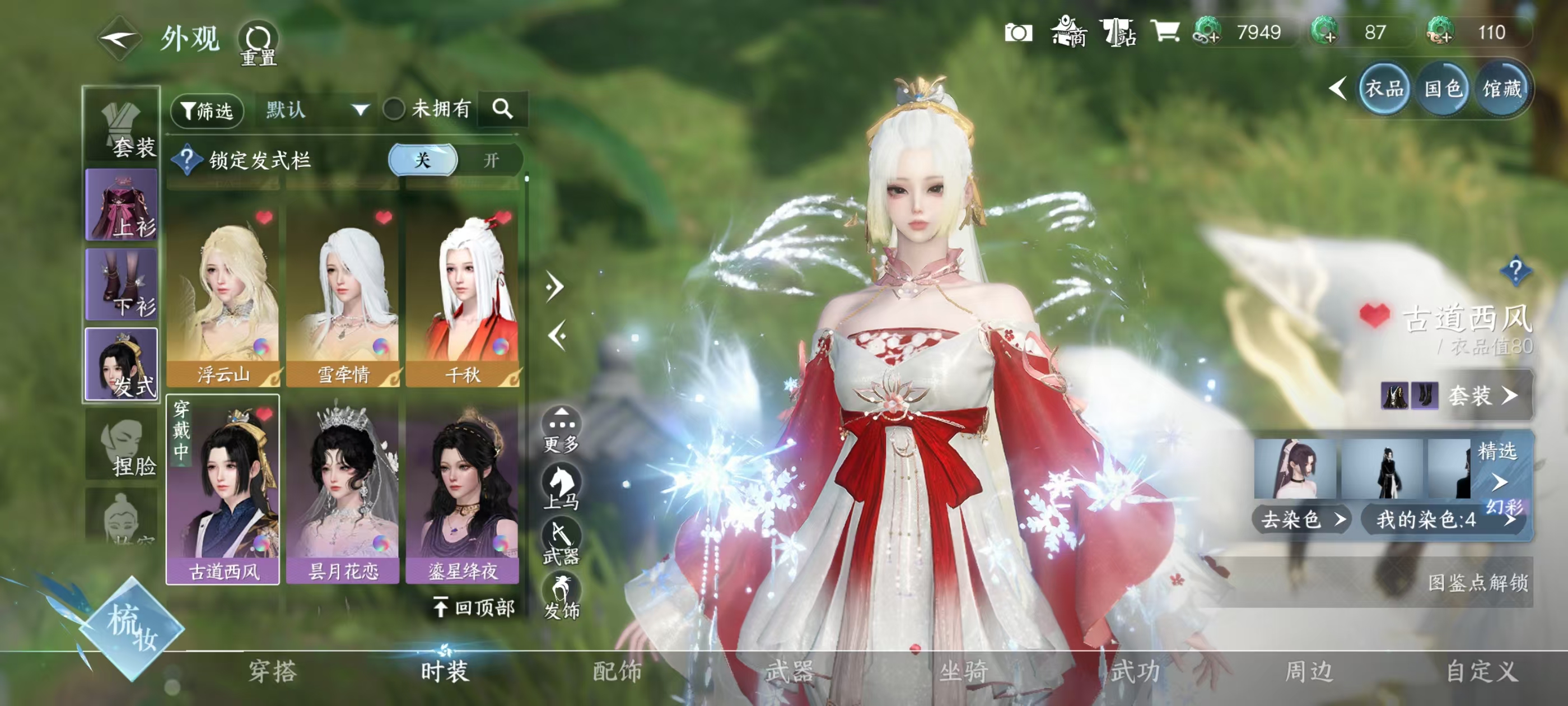Open the 下衫 bottoms category
1568x706 pixels.
[x=122, y=284]
